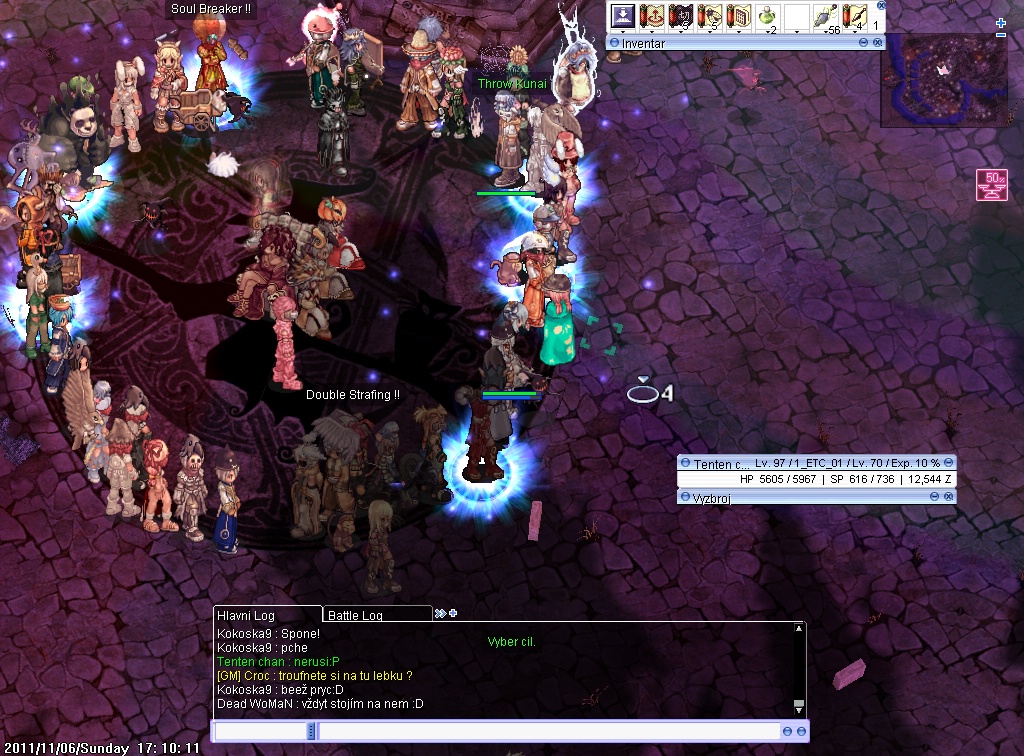Activate the purple download-arrow skill icon

click(623, 17)
